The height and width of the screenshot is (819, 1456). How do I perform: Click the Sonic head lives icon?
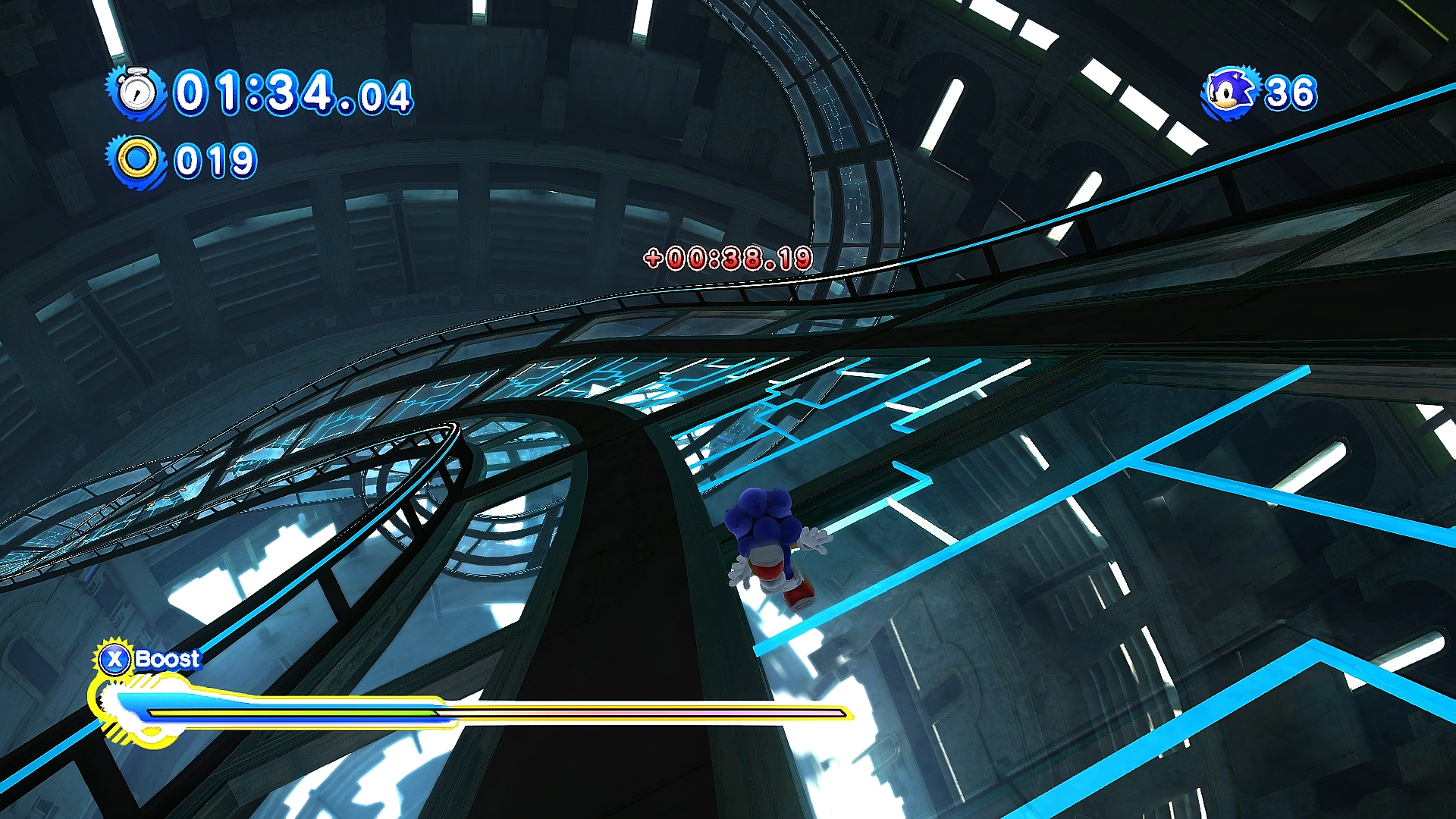[x=1230, y=93]
